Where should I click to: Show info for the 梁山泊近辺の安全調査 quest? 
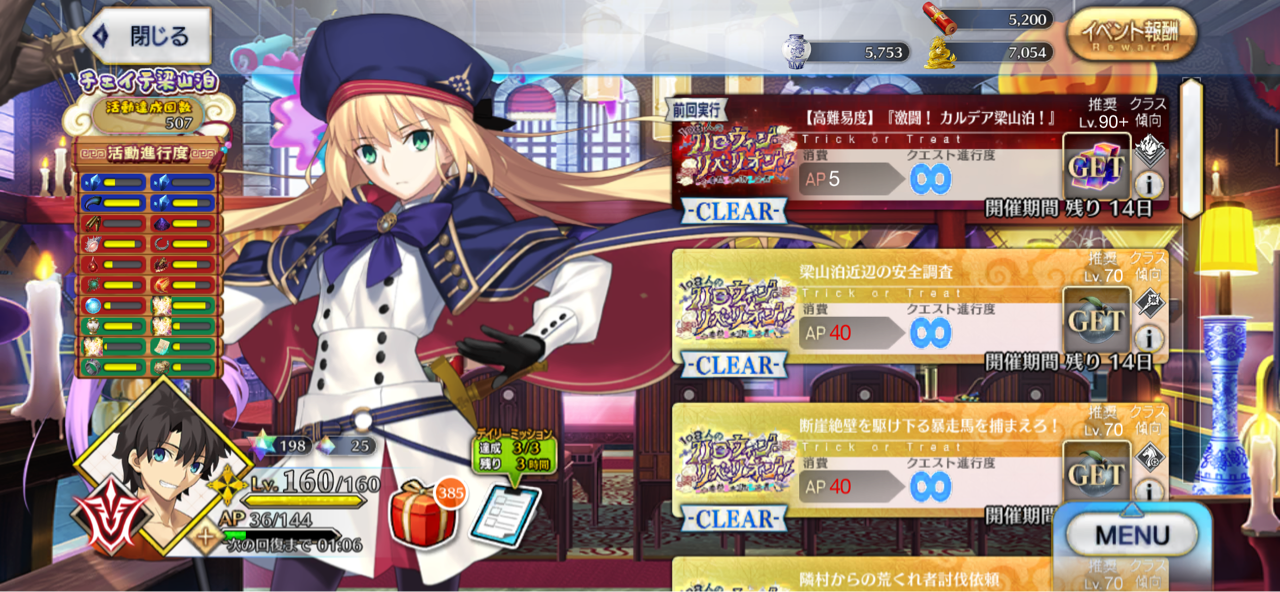coord(1150,337)
